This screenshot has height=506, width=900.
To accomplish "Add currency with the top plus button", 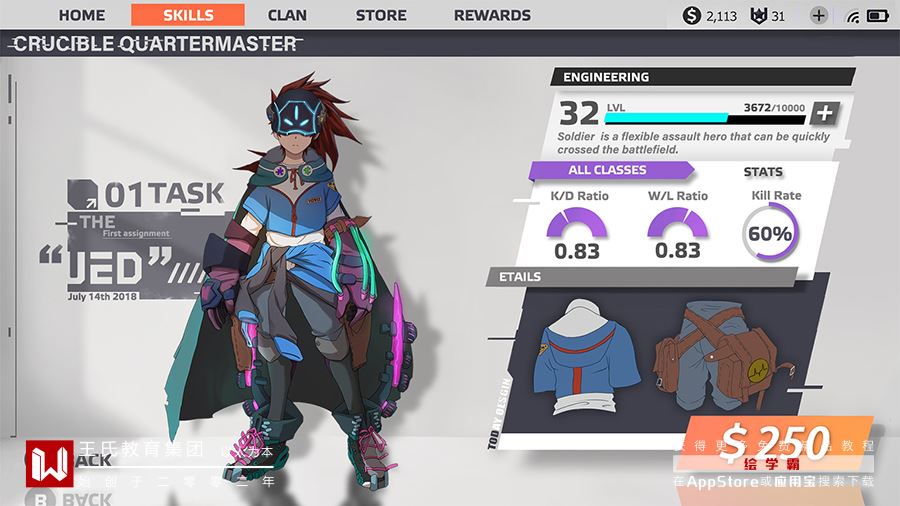I will click(x=819, y=15).
